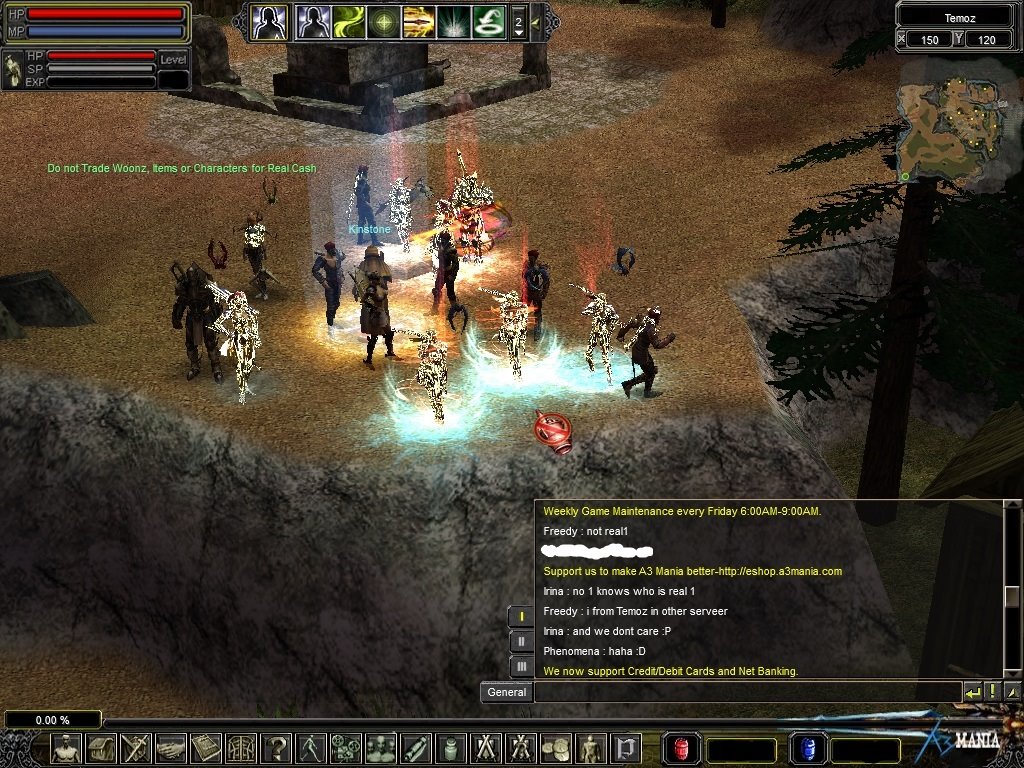Send chat message with the enter arrow button

(973, 691)
